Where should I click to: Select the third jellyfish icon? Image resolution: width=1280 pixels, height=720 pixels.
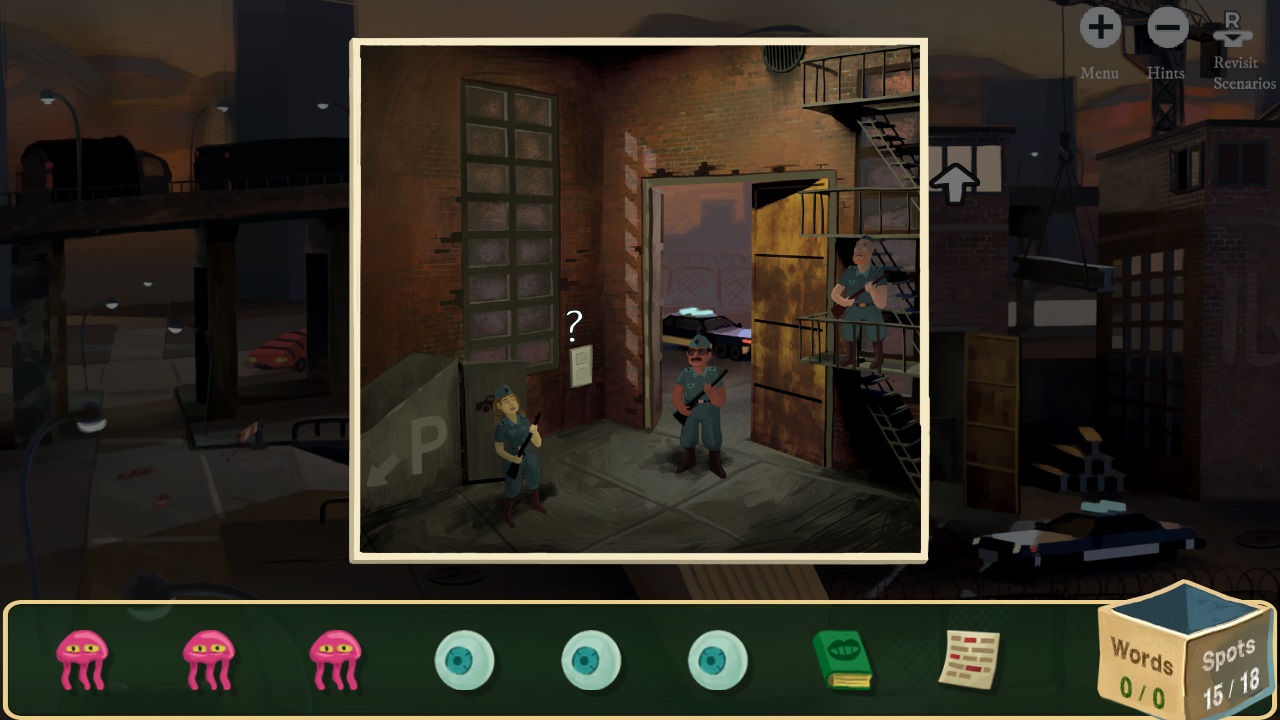336,658
